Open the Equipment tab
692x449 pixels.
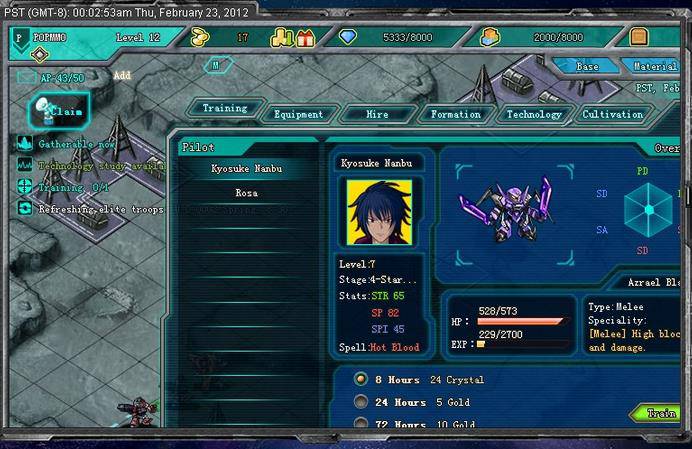[298, 115]
